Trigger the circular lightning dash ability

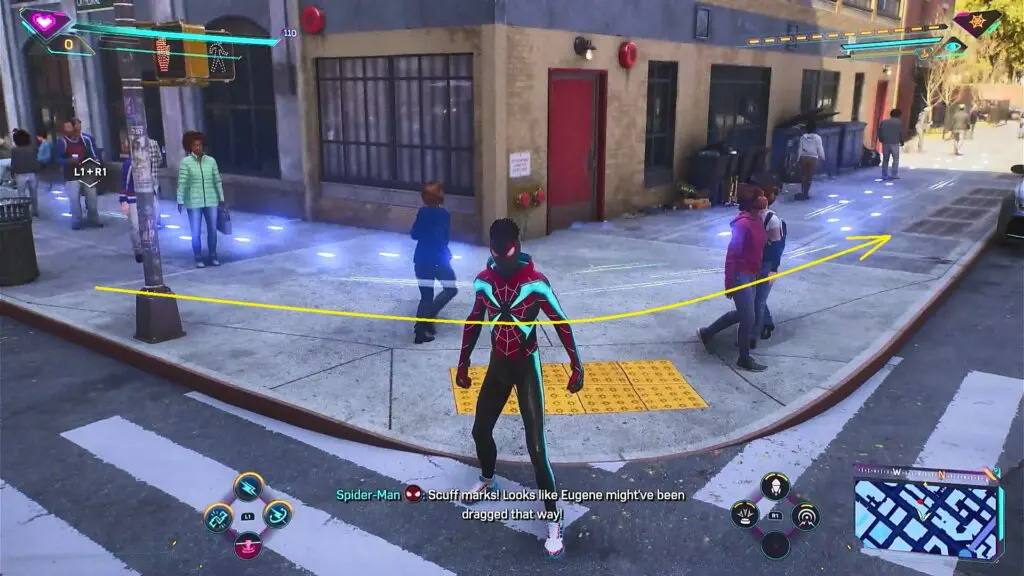point(277,516)
